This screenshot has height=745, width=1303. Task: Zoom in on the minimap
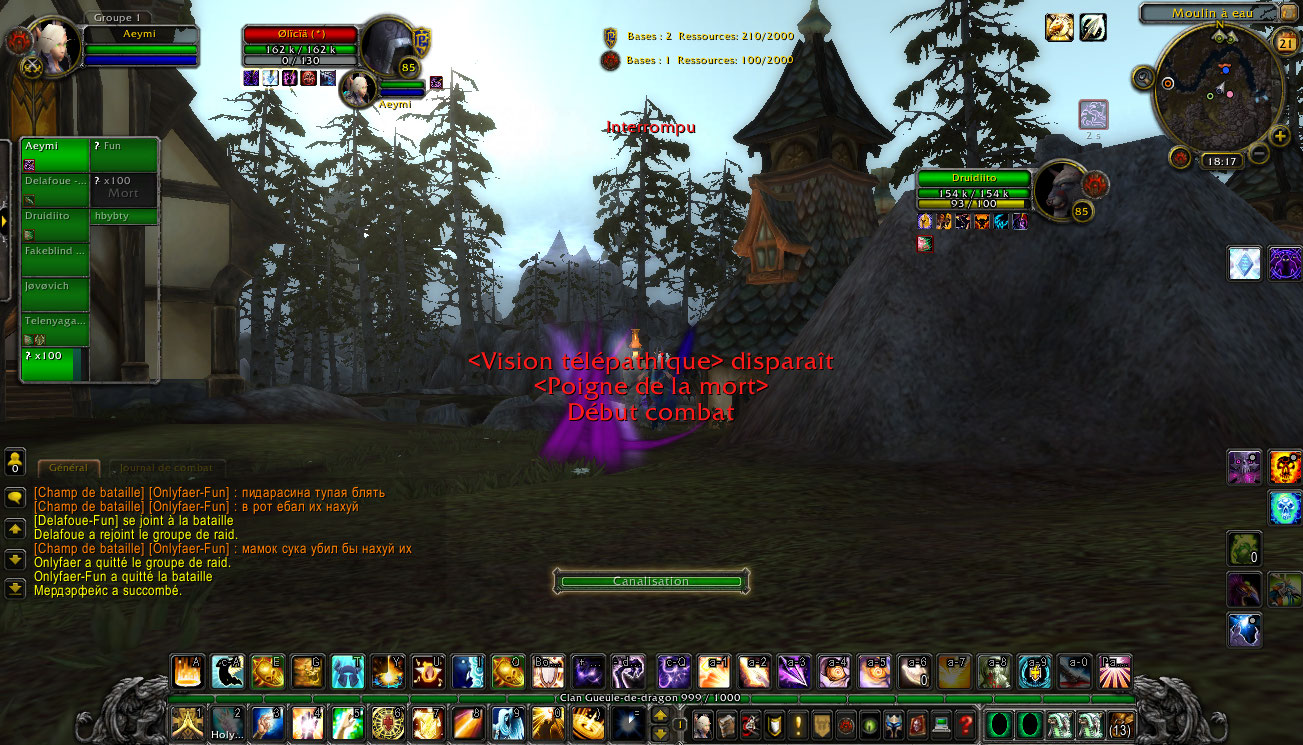point(1280,136)
